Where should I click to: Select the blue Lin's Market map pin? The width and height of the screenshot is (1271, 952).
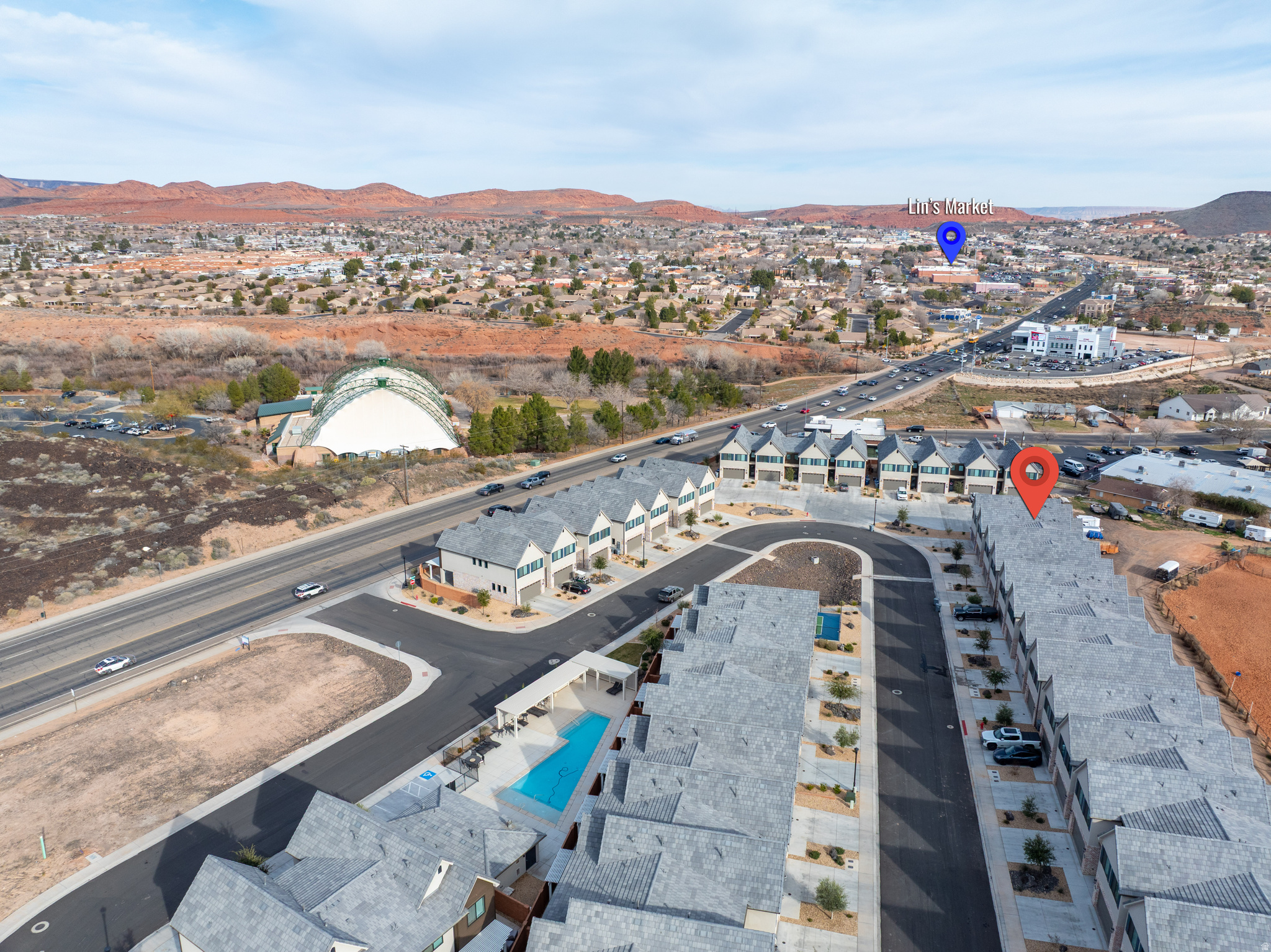pos(950,240)
